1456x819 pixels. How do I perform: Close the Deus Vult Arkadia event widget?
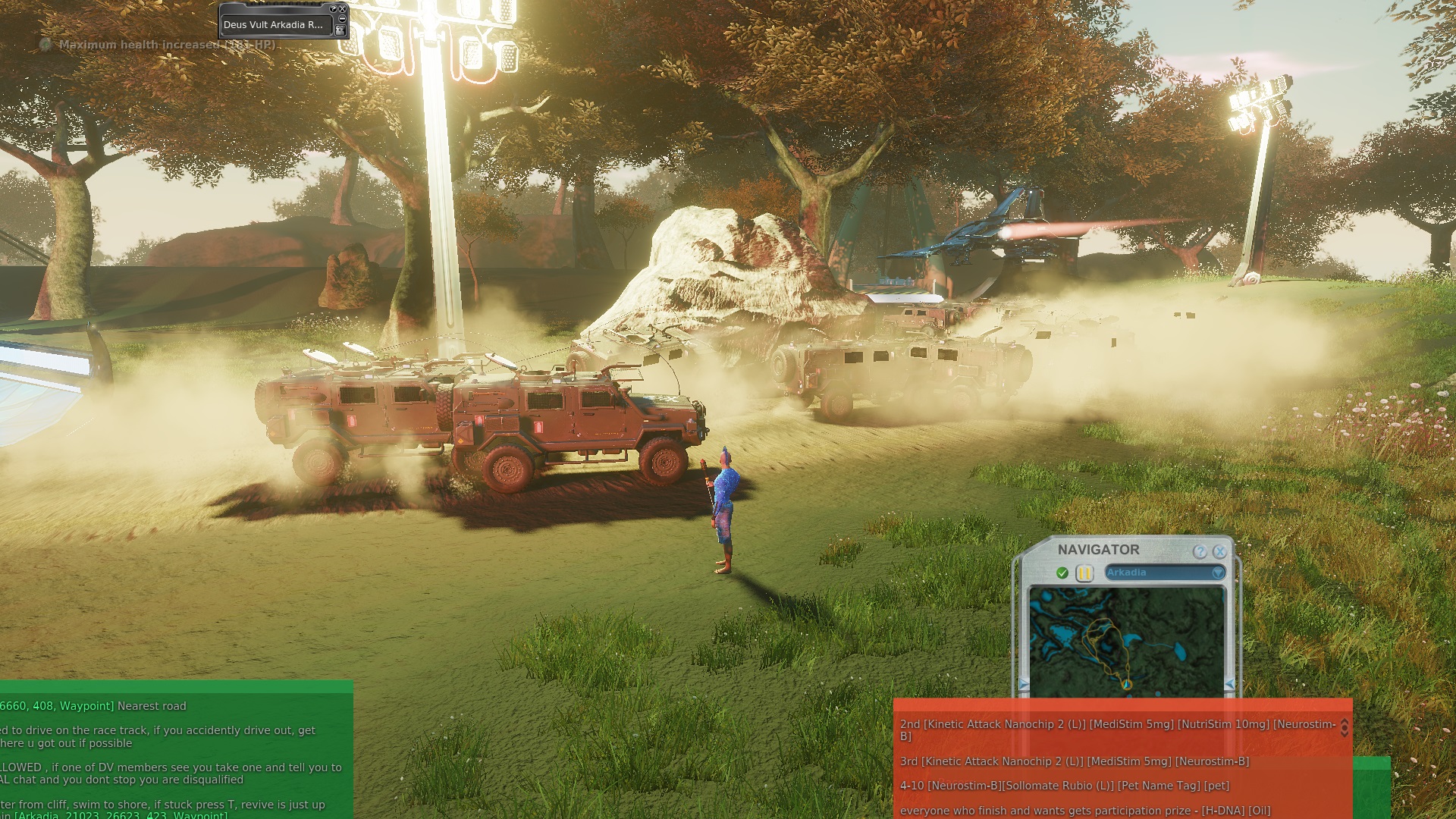point(342,9)
